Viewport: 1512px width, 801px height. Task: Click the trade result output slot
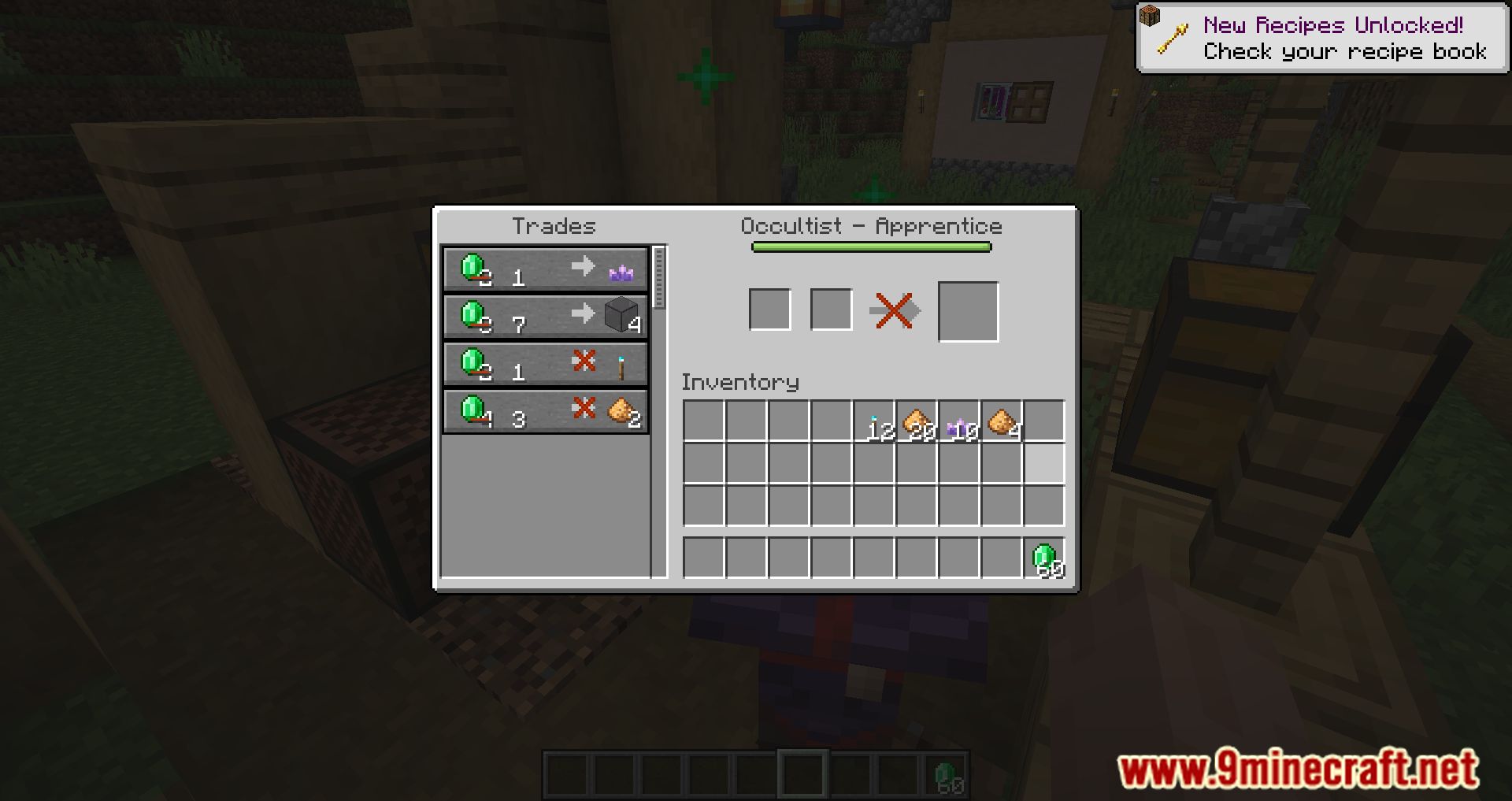(968, 310)
